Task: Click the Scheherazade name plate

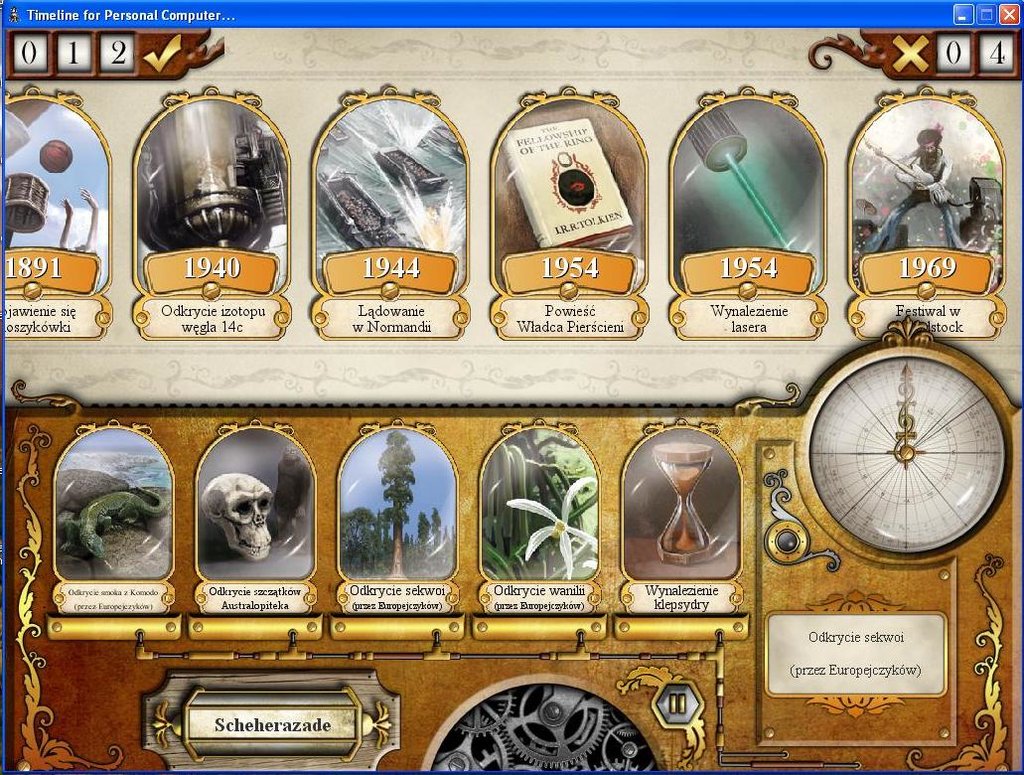Action: [272, 724]
